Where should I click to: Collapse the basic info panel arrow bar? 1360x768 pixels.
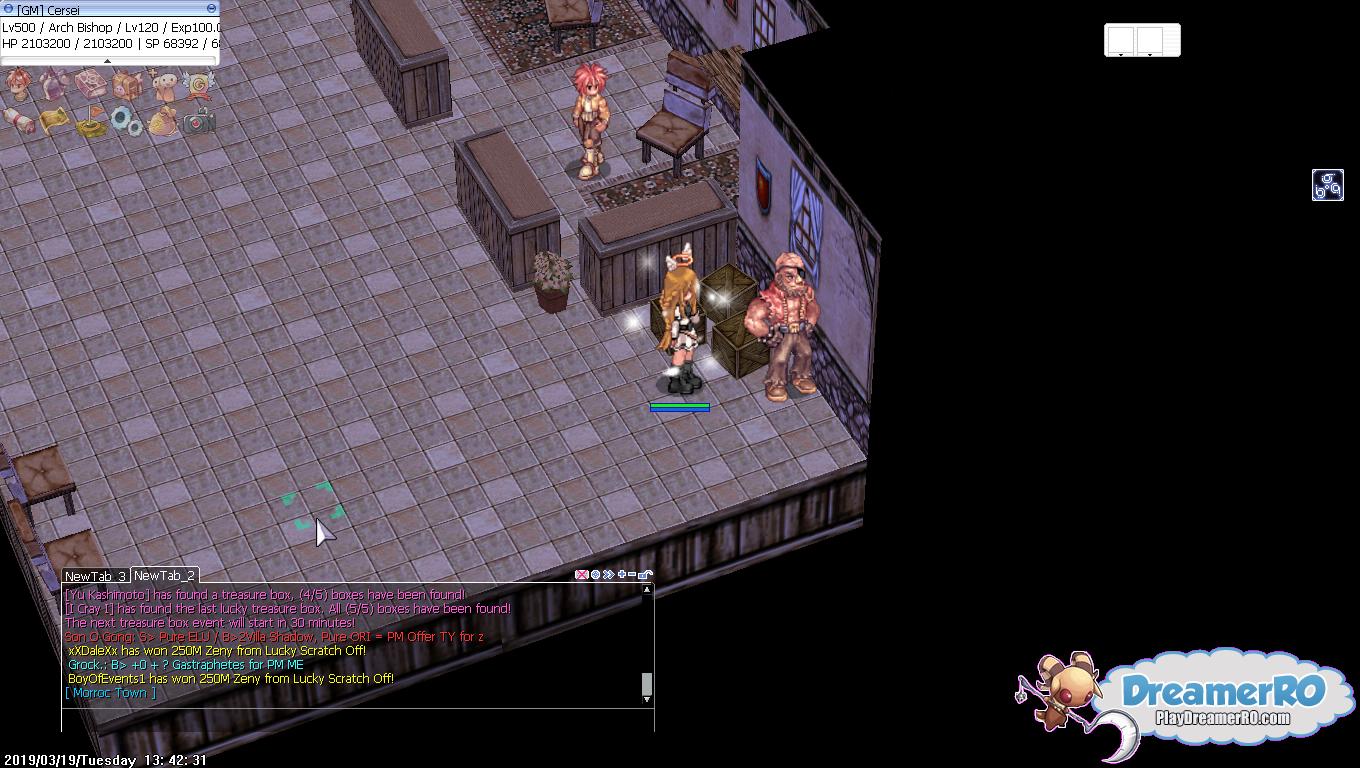[x=108, y=61]
